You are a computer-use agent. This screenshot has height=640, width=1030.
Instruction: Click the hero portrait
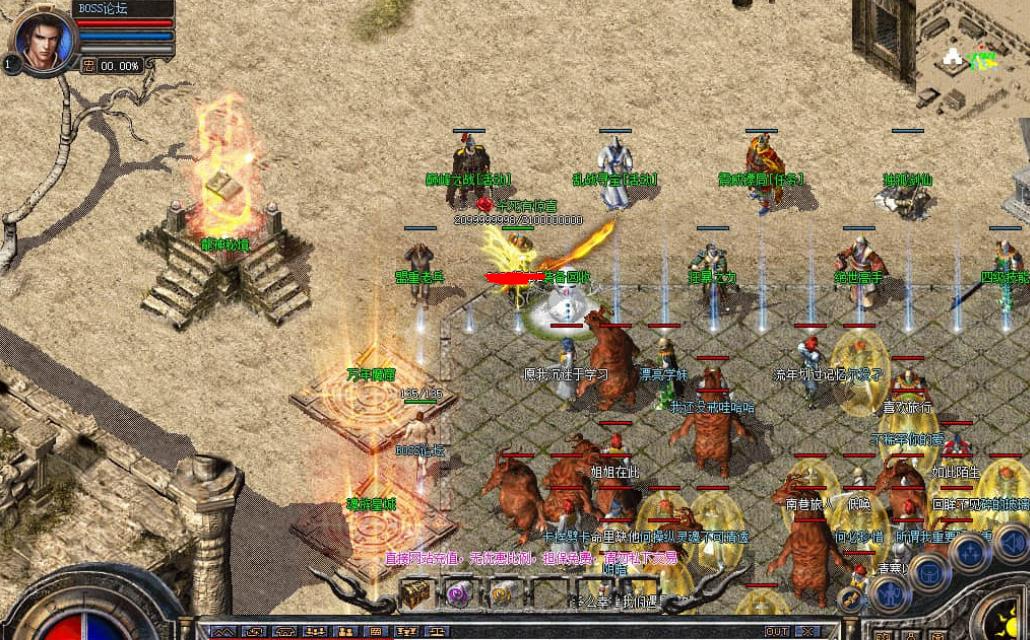click(44, 40)
